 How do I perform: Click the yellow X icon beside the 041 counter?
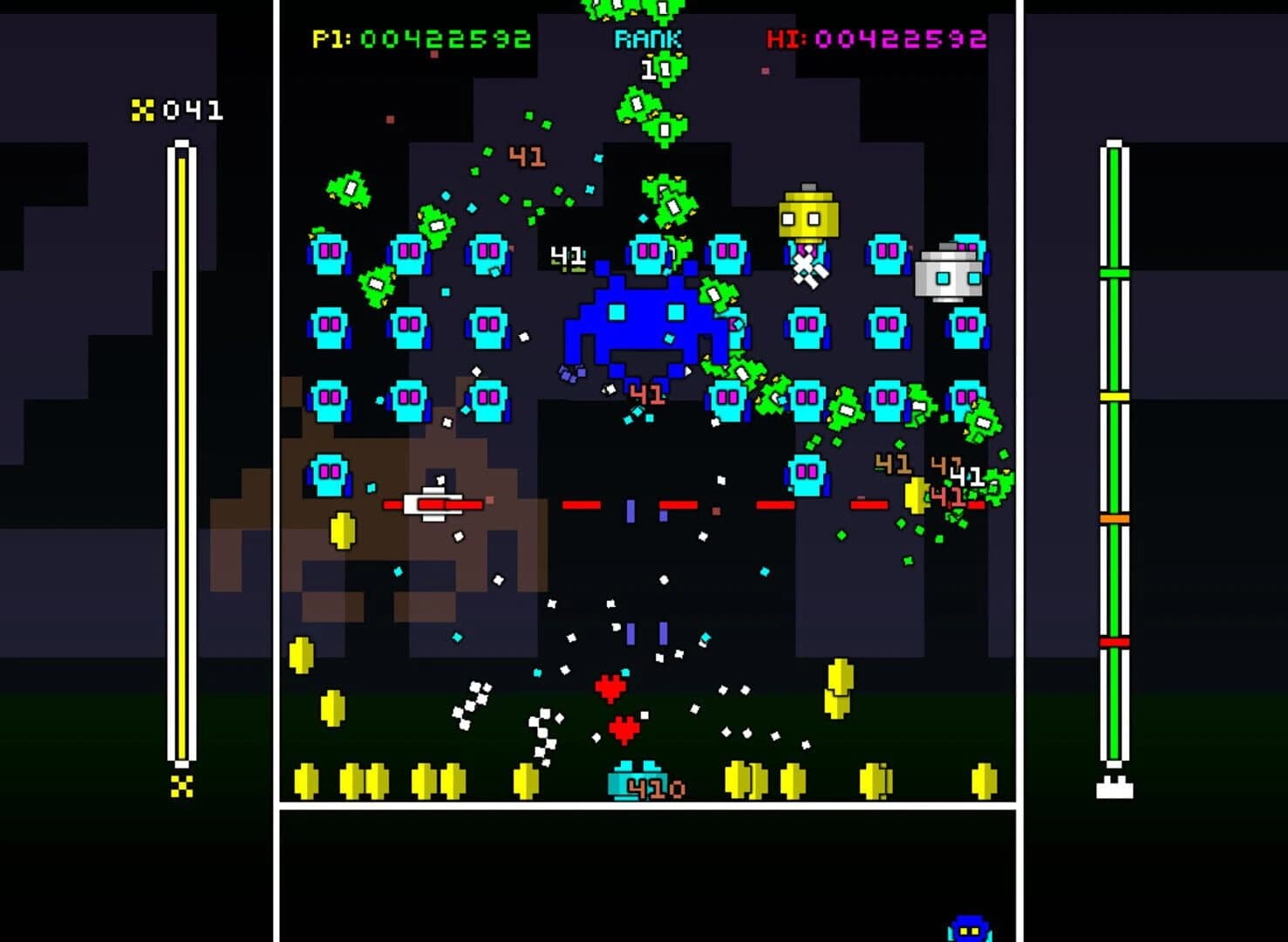point(143,111)
